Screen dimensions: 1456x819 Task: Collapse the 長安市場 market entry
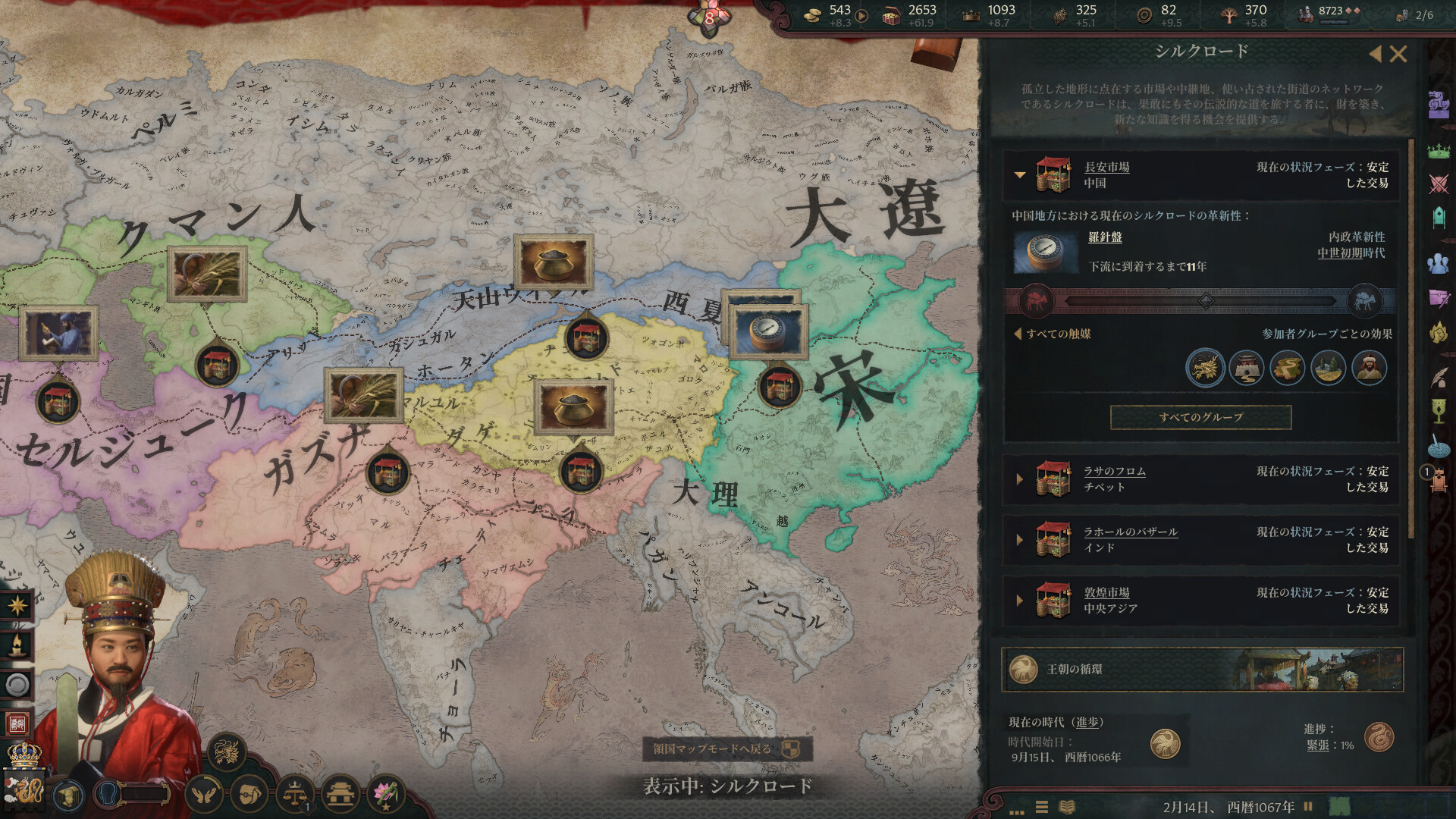pos(1020,175)
